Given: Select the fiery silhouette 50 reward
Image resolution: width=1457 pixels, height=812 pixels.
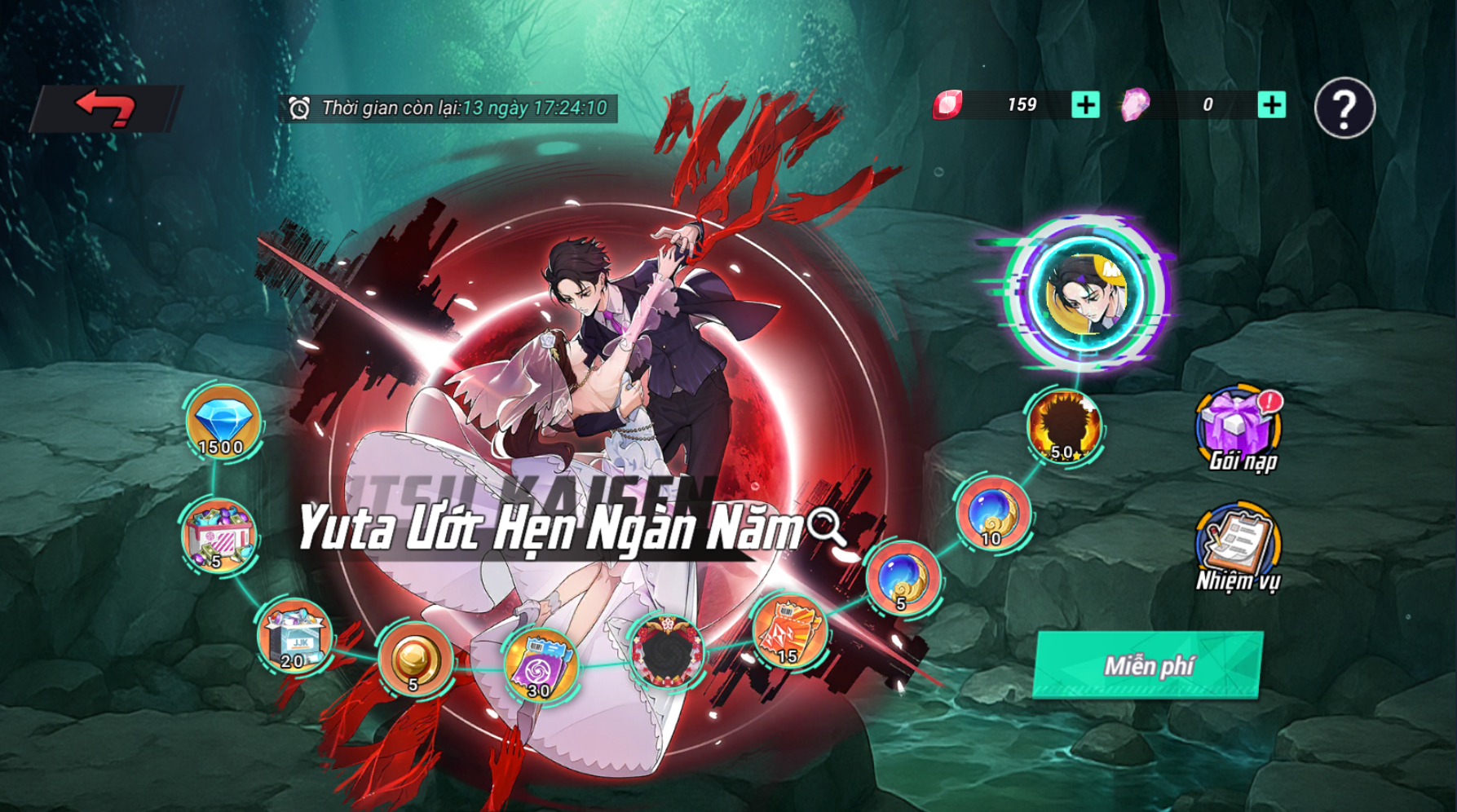Looking at the screenshot, I should point(1064,427).
